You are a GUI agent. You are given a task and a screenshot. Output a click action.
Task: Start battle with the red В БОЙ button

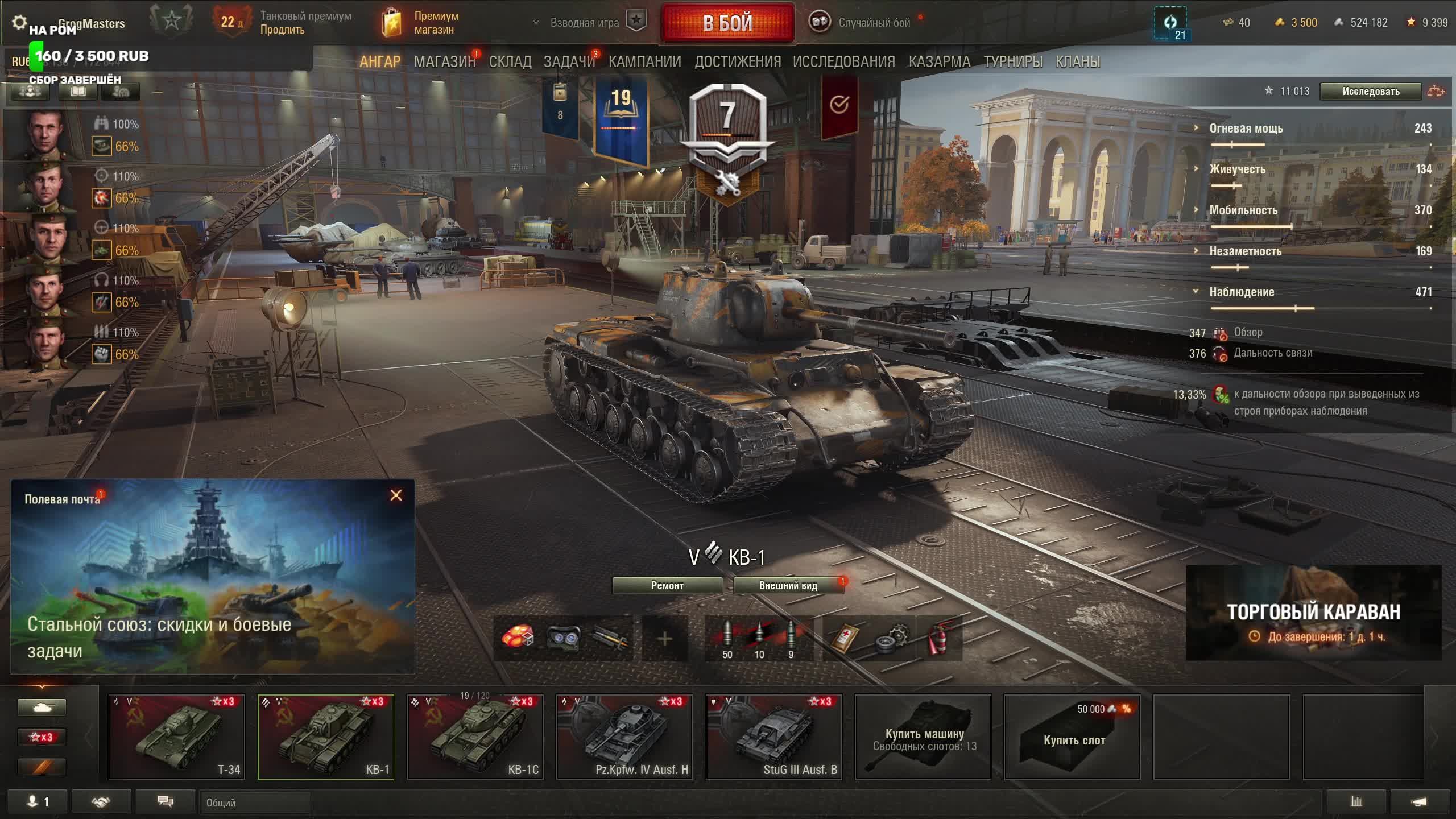tap(727, 23)
